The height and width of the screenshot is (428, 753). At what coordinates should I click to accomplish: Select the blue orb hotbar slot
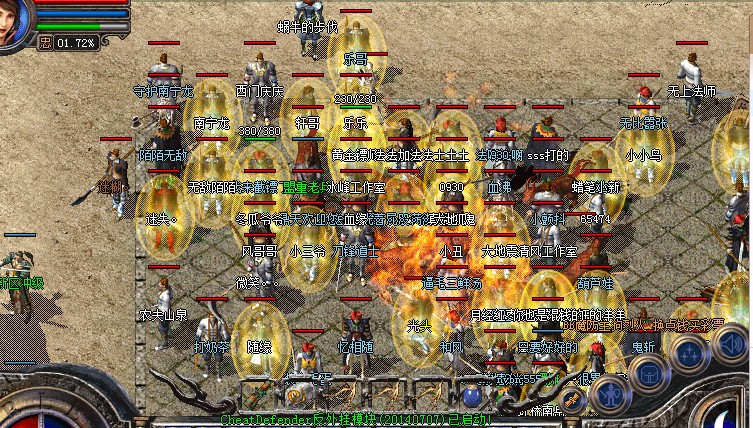click(471, 394)
